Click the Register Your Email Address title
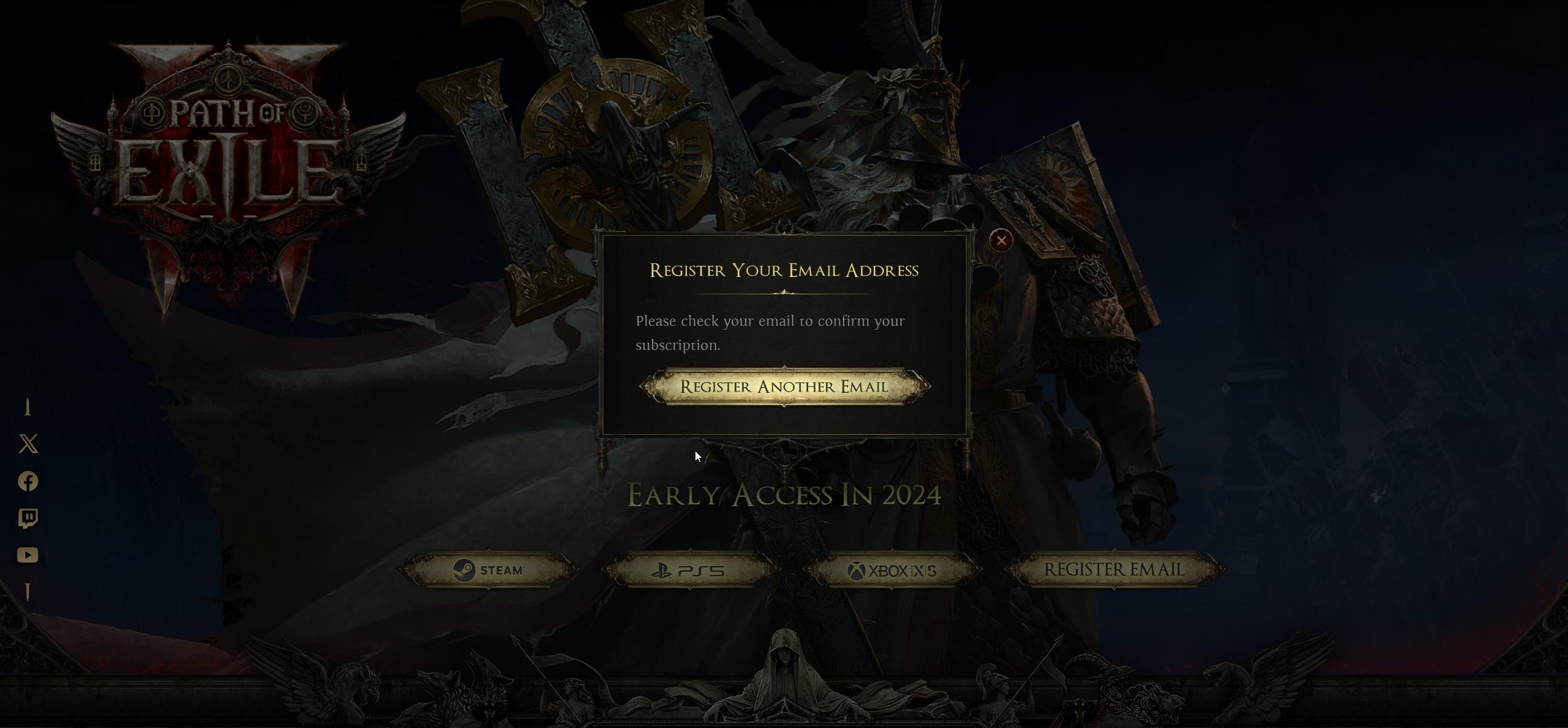The height and width of the screenshot is (728, 1568). coord(784,270)
